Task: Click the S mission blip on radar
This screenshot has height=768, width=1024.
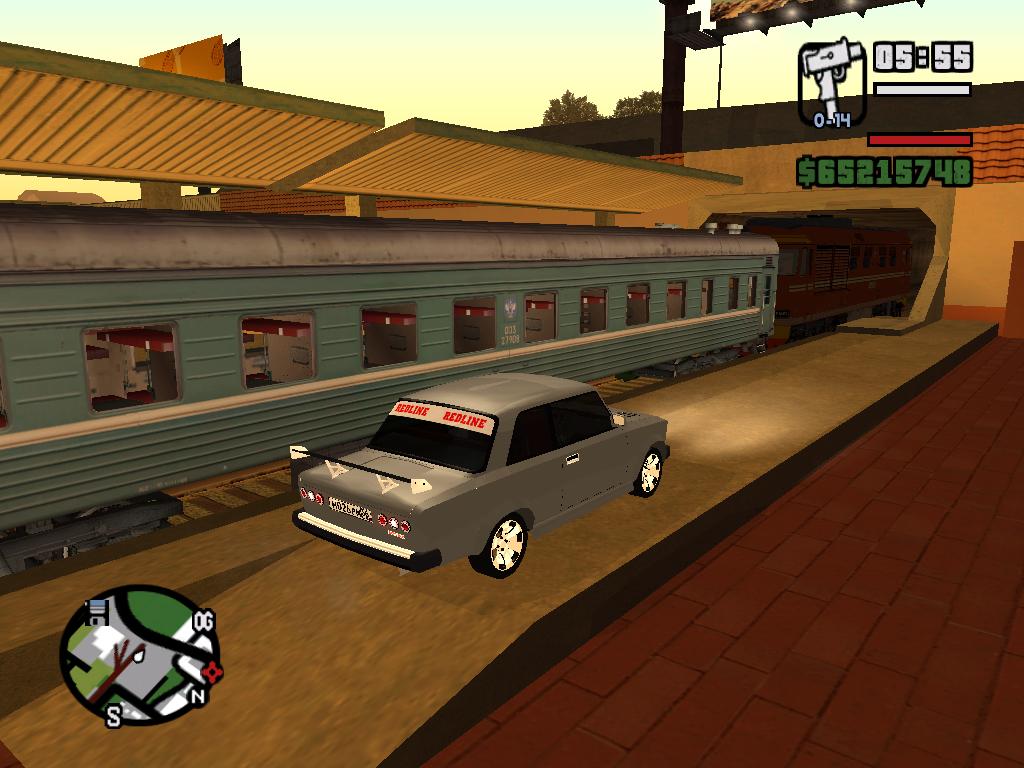Action: [114, 715]
